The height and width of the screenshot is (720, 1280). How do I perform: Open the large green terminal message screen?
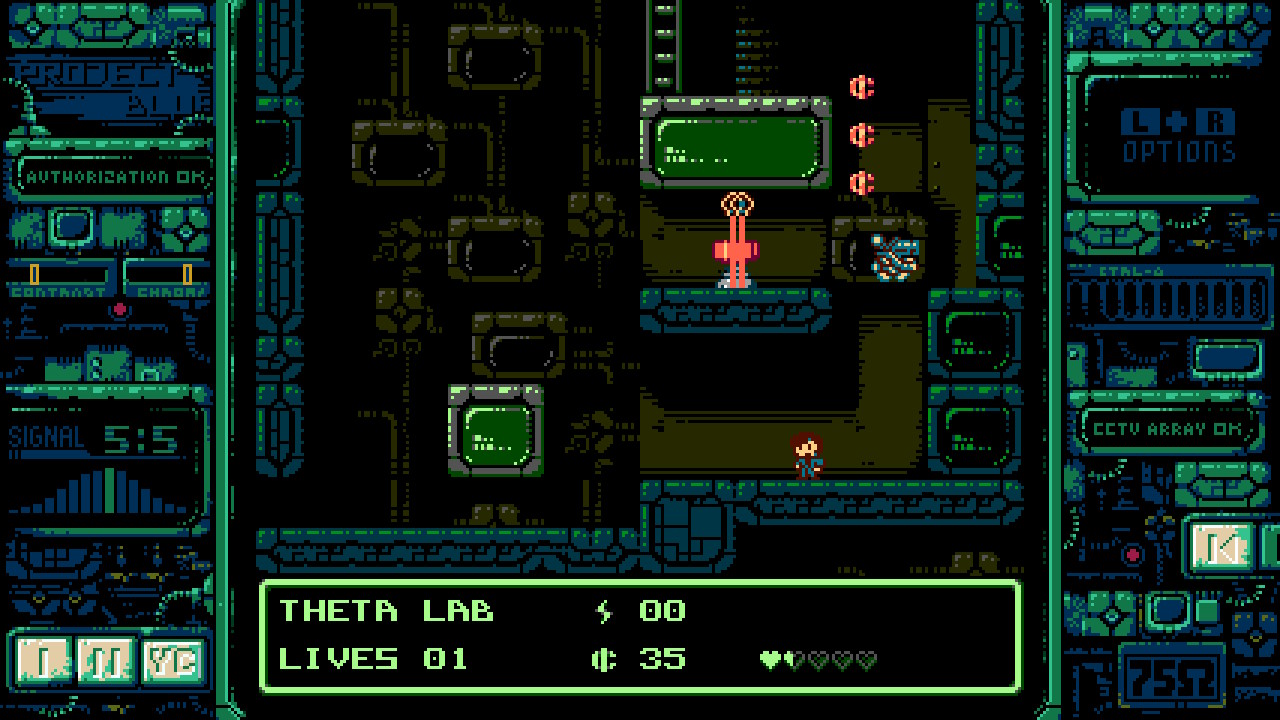coord(736,145)
